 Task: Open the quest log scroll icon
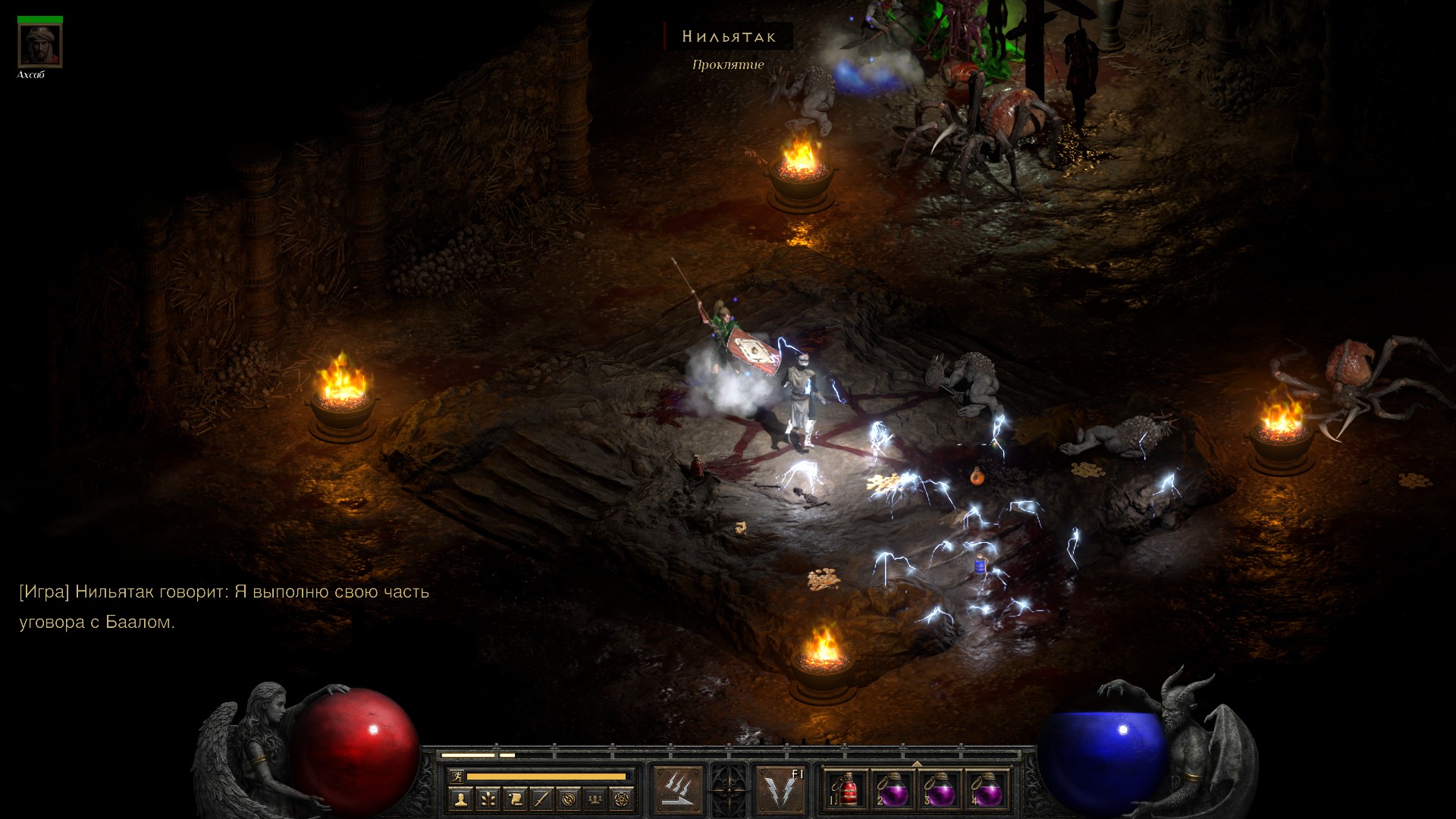[x=514, y=799]
